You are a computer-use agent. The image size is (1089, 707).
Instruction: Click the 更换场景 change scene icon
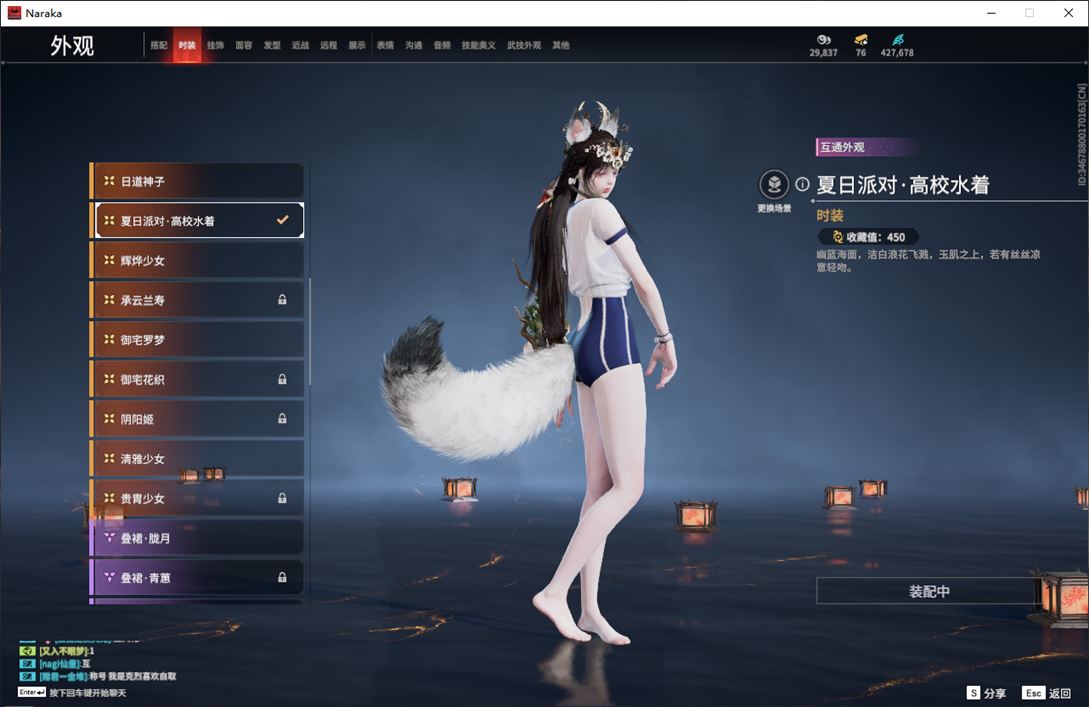(x=774, y=185)
